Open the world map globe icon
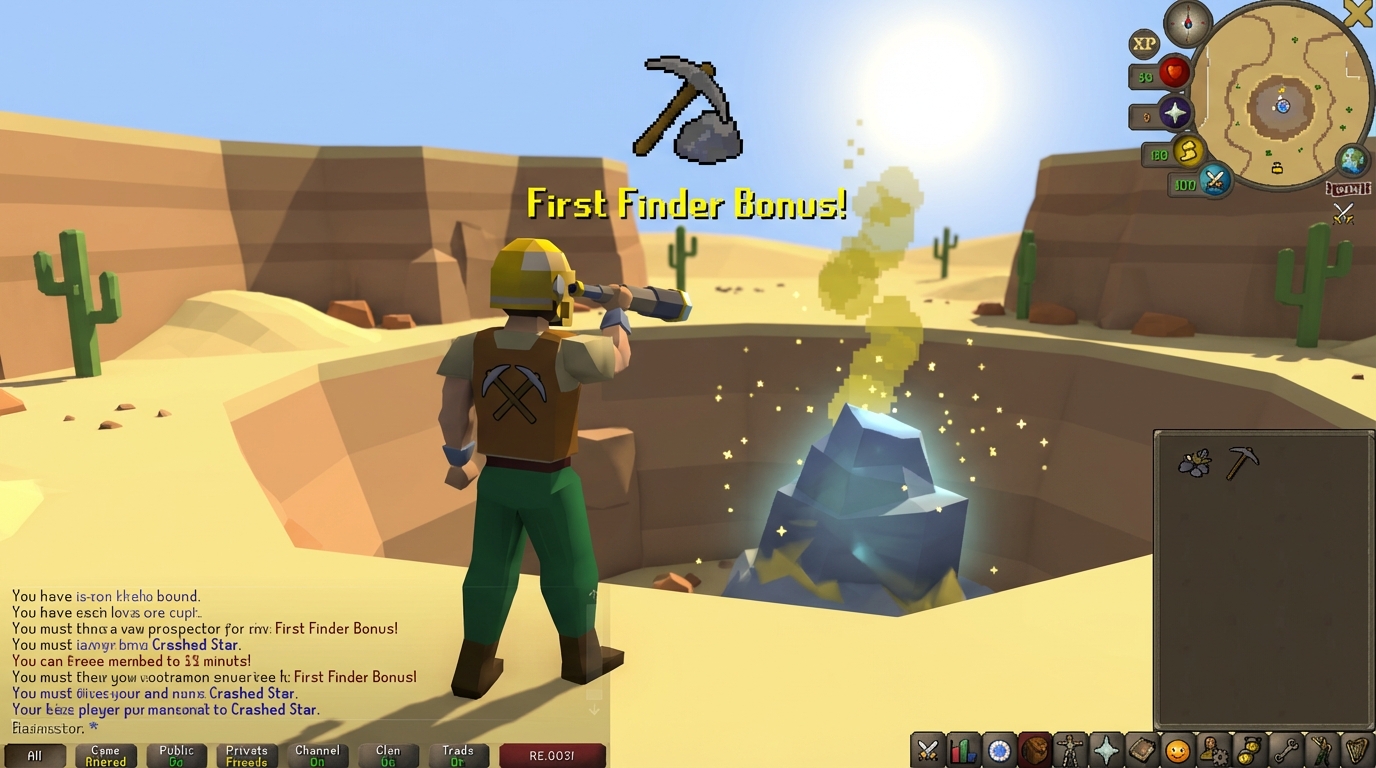1376x768 pixels. pyautogui.click(x=1352, y=160)
